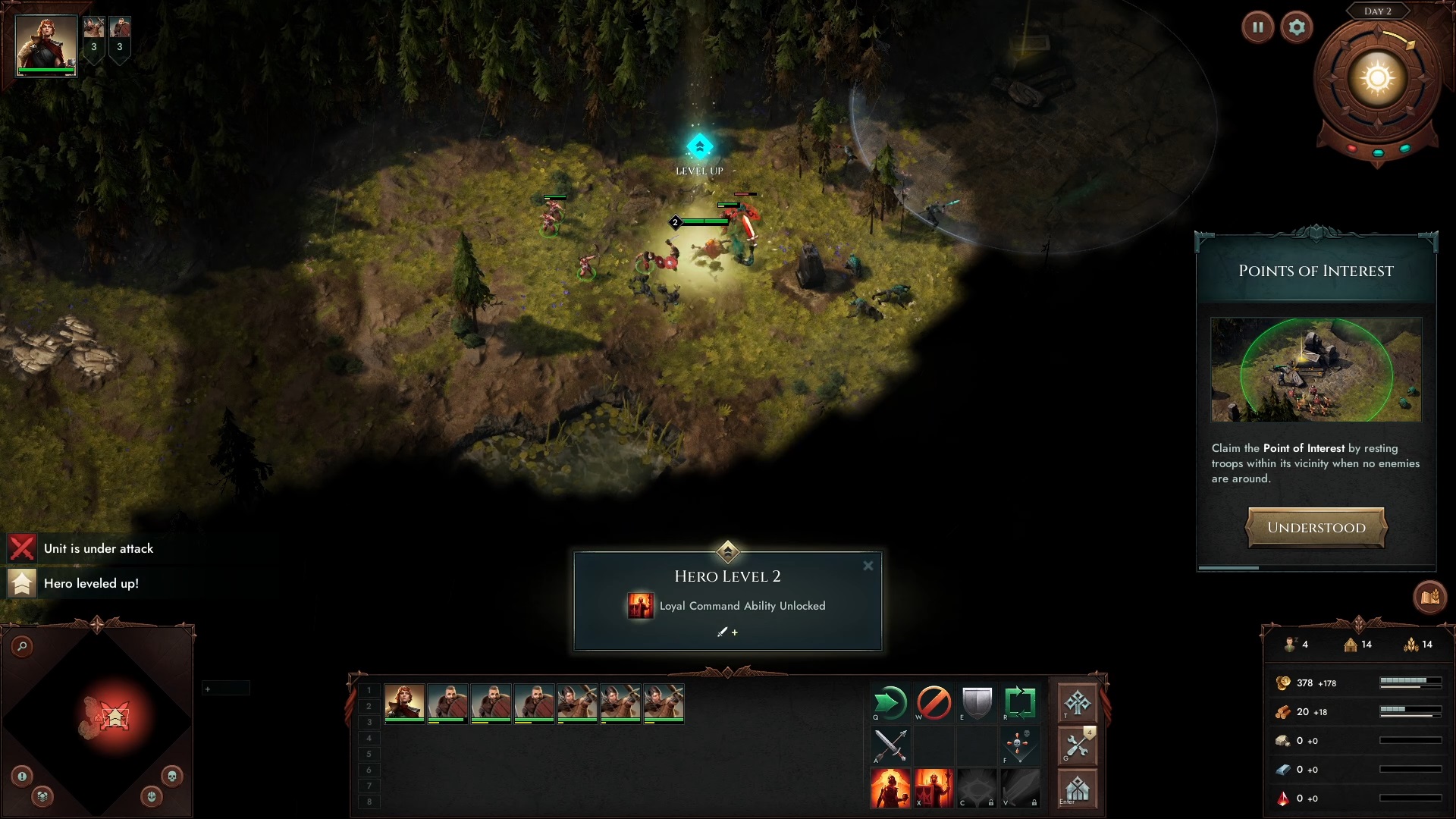Open the book icon above resources
The width and height of the screenshot is (1456, 819).
[1429, 598]
